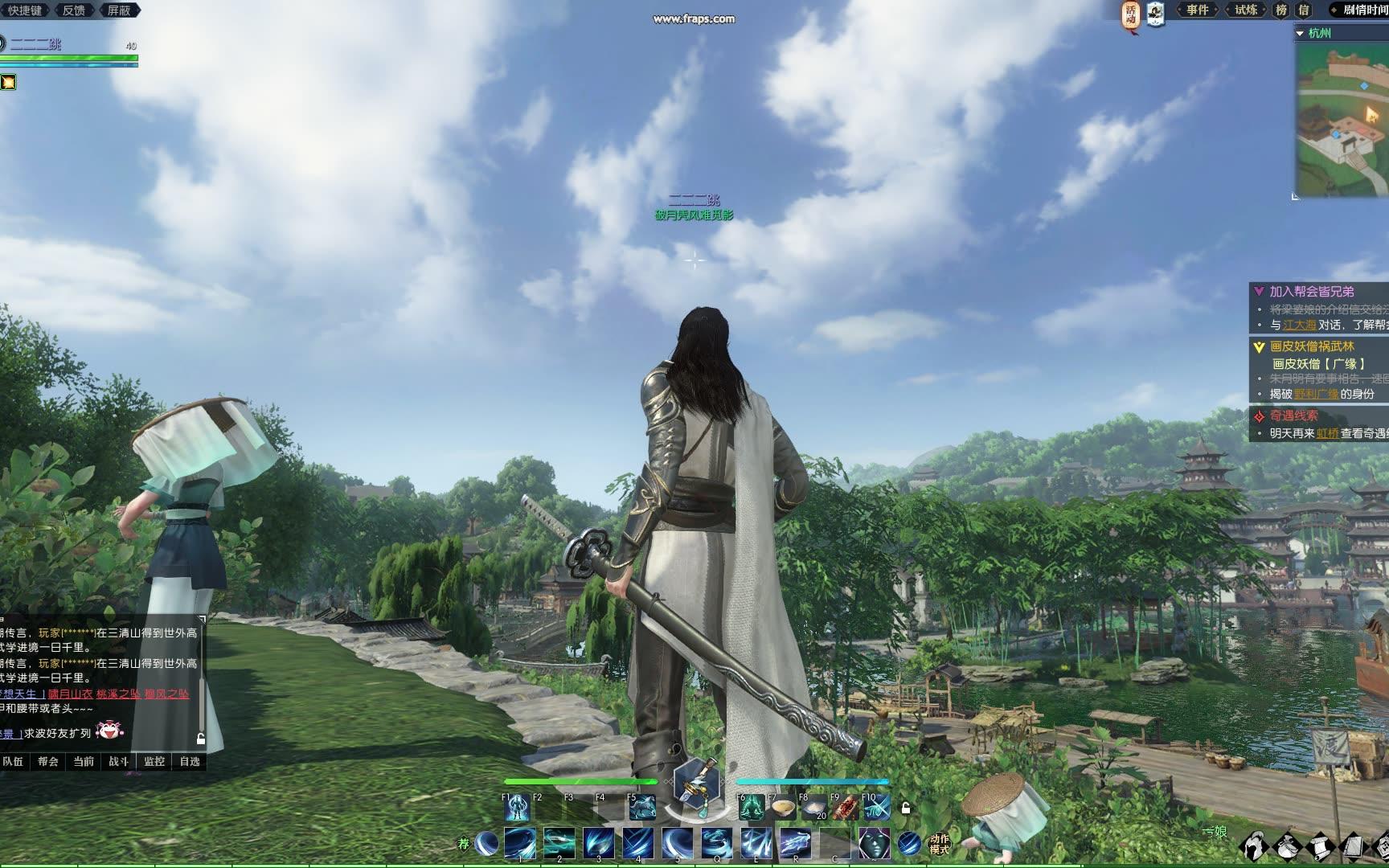
Task: Open the 试炼 trials panel
Action: 1245,10
